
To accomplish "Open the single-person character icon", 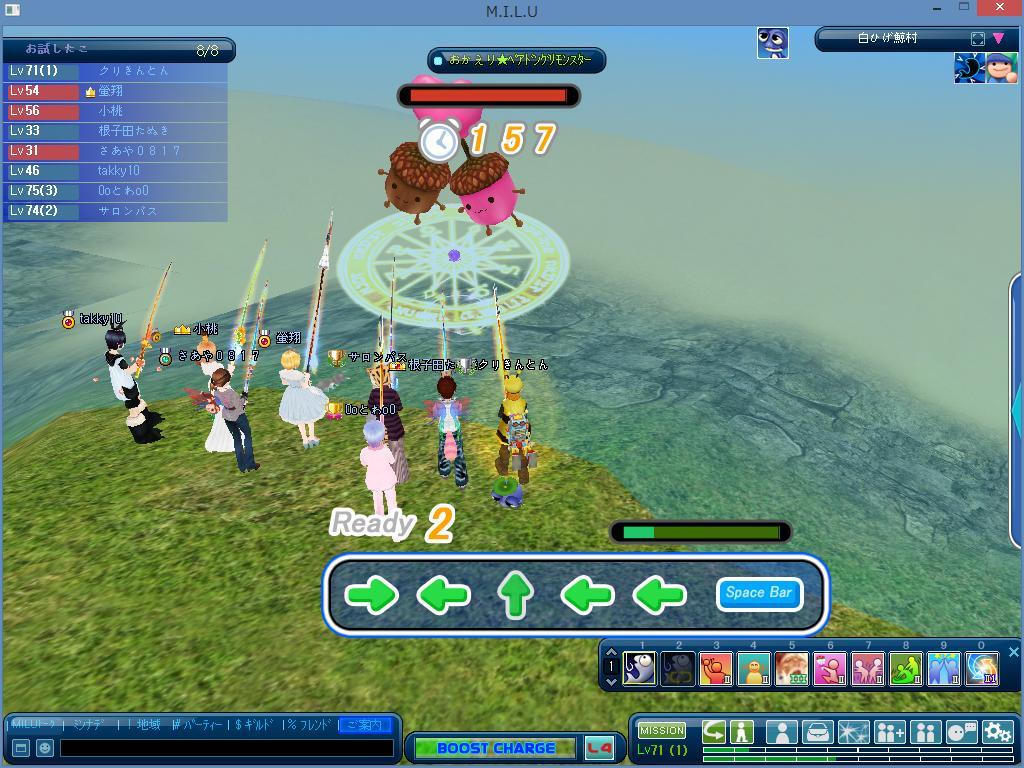I will click(x=781, y=732).
